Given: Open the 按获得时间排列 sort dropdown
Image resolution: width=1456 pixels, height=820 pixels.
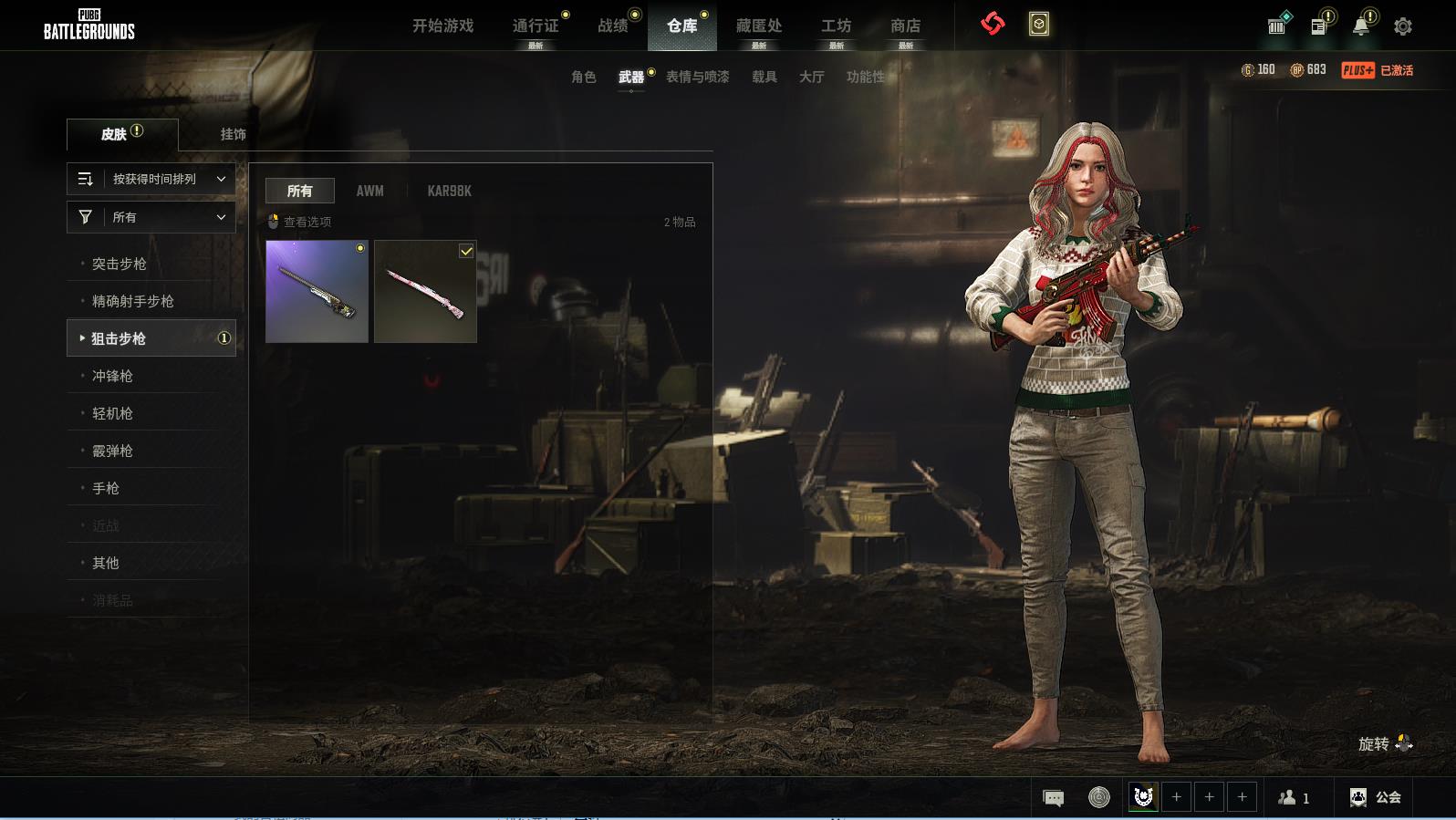Looking at the screenshot, I should click(x=151, y=179).
